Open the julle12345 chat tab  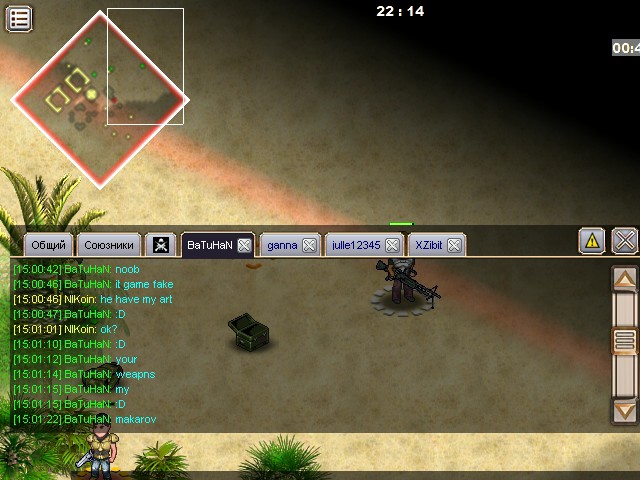coord(356,245)
